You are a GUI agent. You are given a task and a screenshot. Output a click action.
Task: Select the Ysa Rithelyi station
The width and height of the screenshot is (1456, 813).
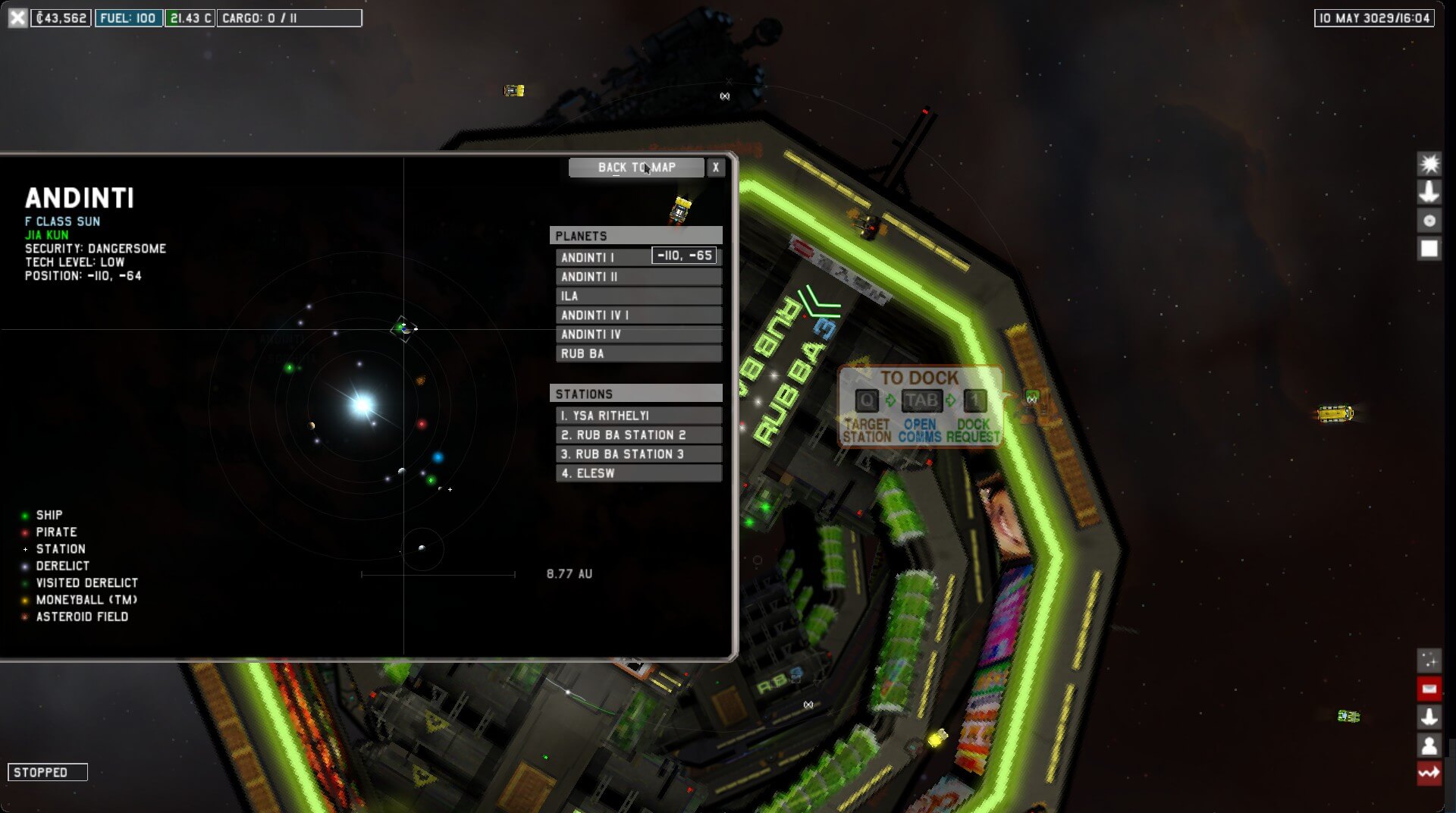tap(638, 416)
